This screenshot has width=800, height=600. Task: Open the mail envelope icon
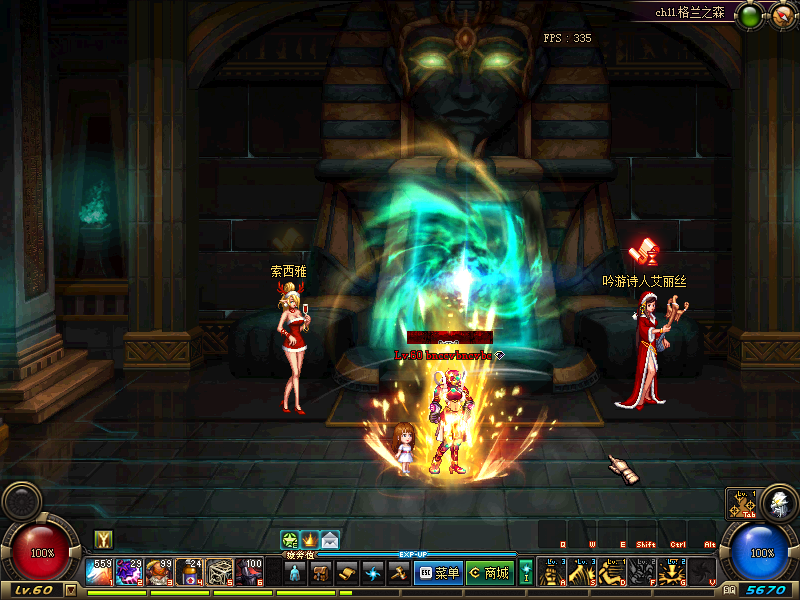(x=330, y=540)
